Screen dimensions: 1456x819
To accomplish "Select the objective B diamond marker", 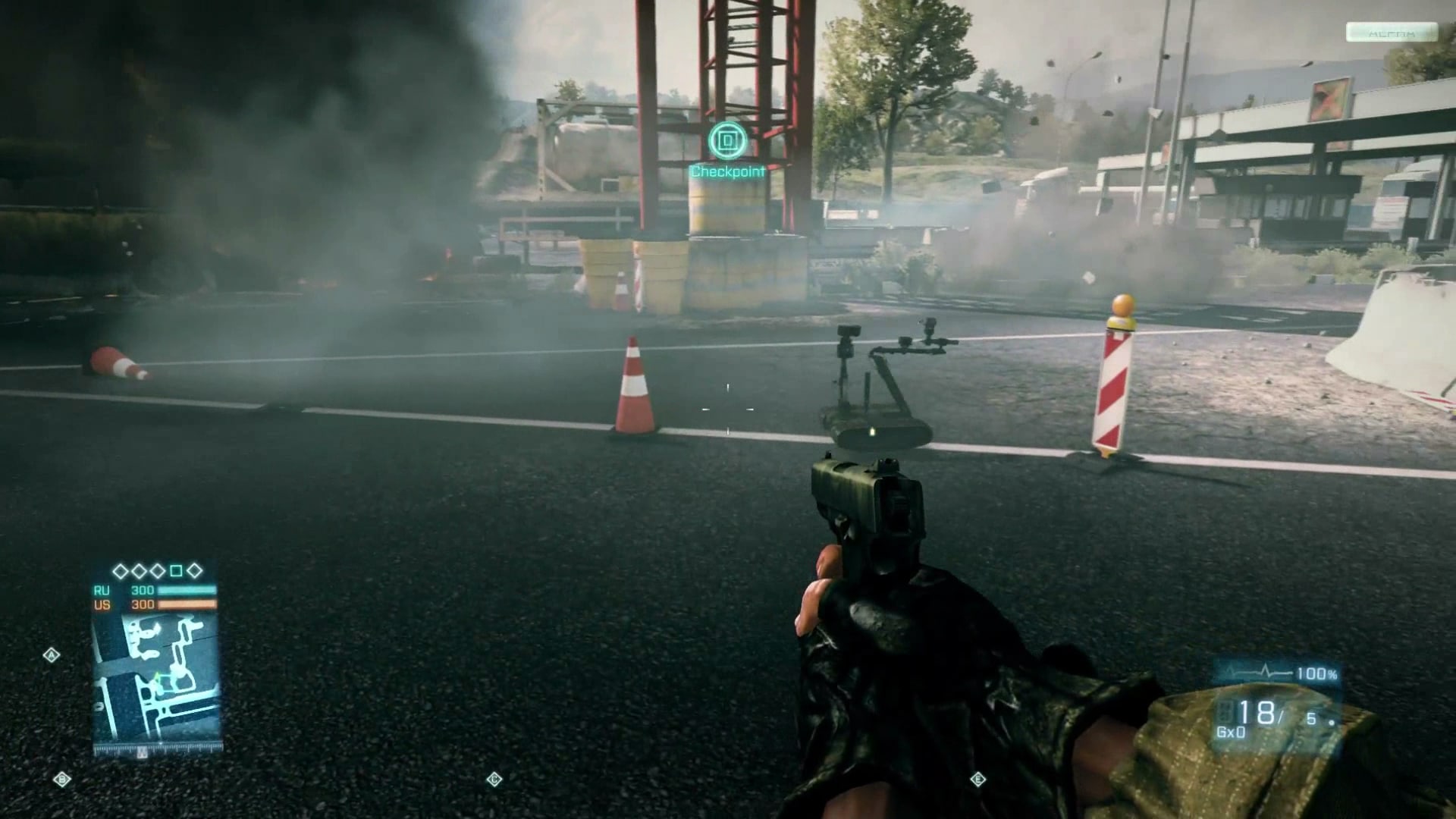I will pos(62,779).
